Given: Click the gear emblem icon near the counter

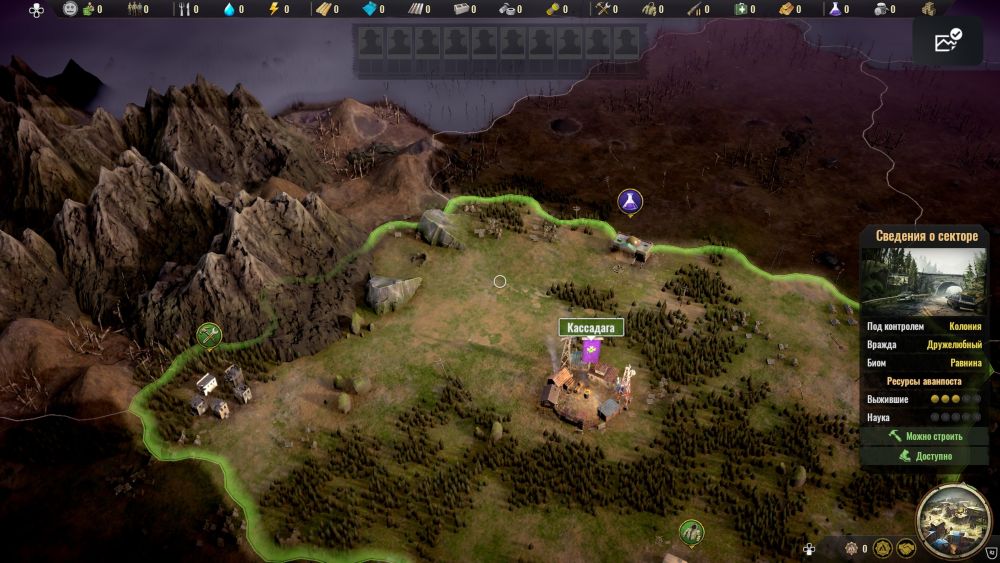Looking at the screenshot, I should point(852,548).
